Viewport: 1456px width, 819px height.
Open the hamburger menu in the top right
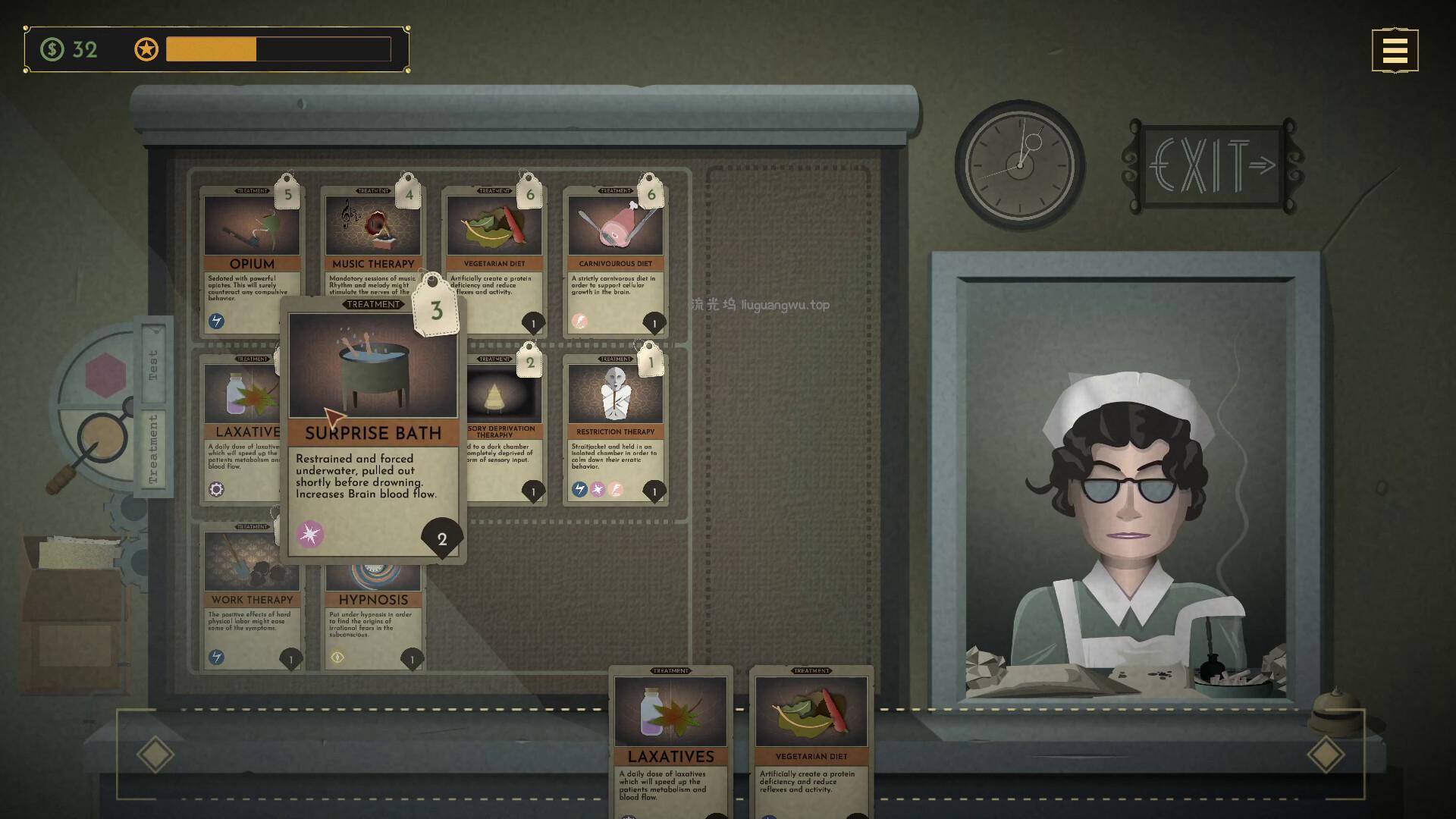pos(1395,50)
